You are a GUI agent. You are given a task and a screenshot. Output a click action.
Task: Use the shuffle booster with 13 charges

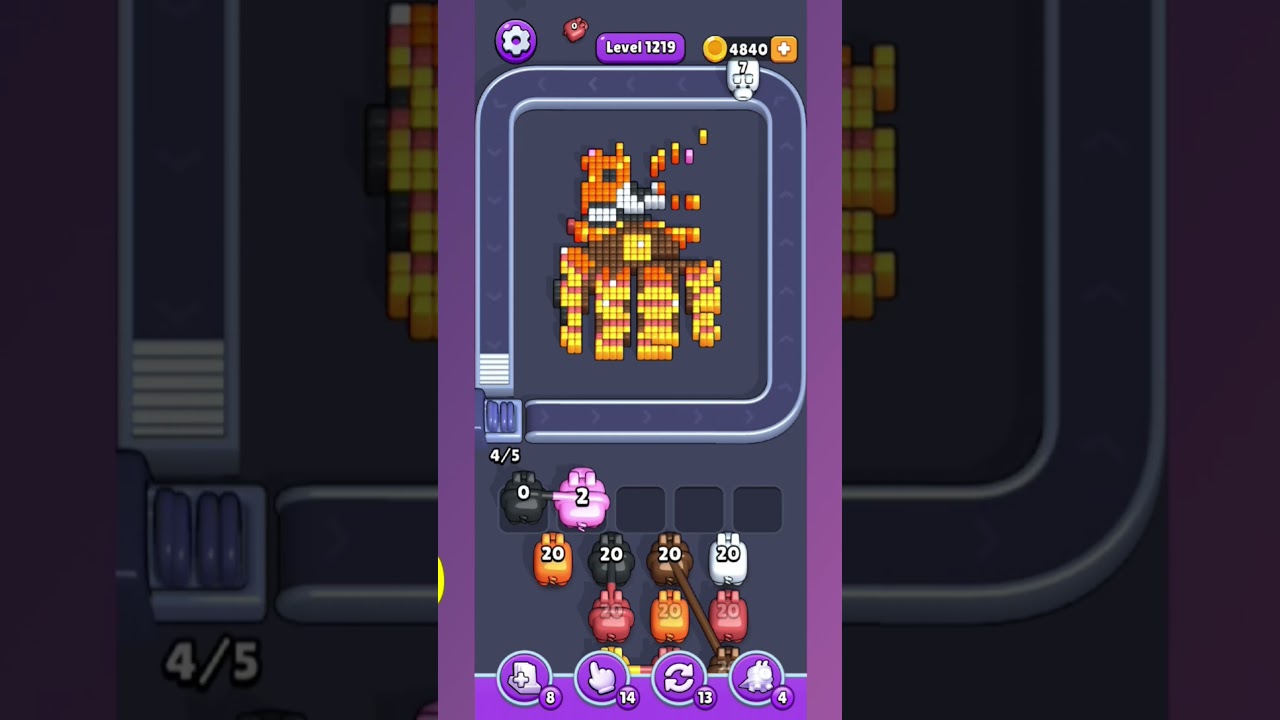point(679,678)
